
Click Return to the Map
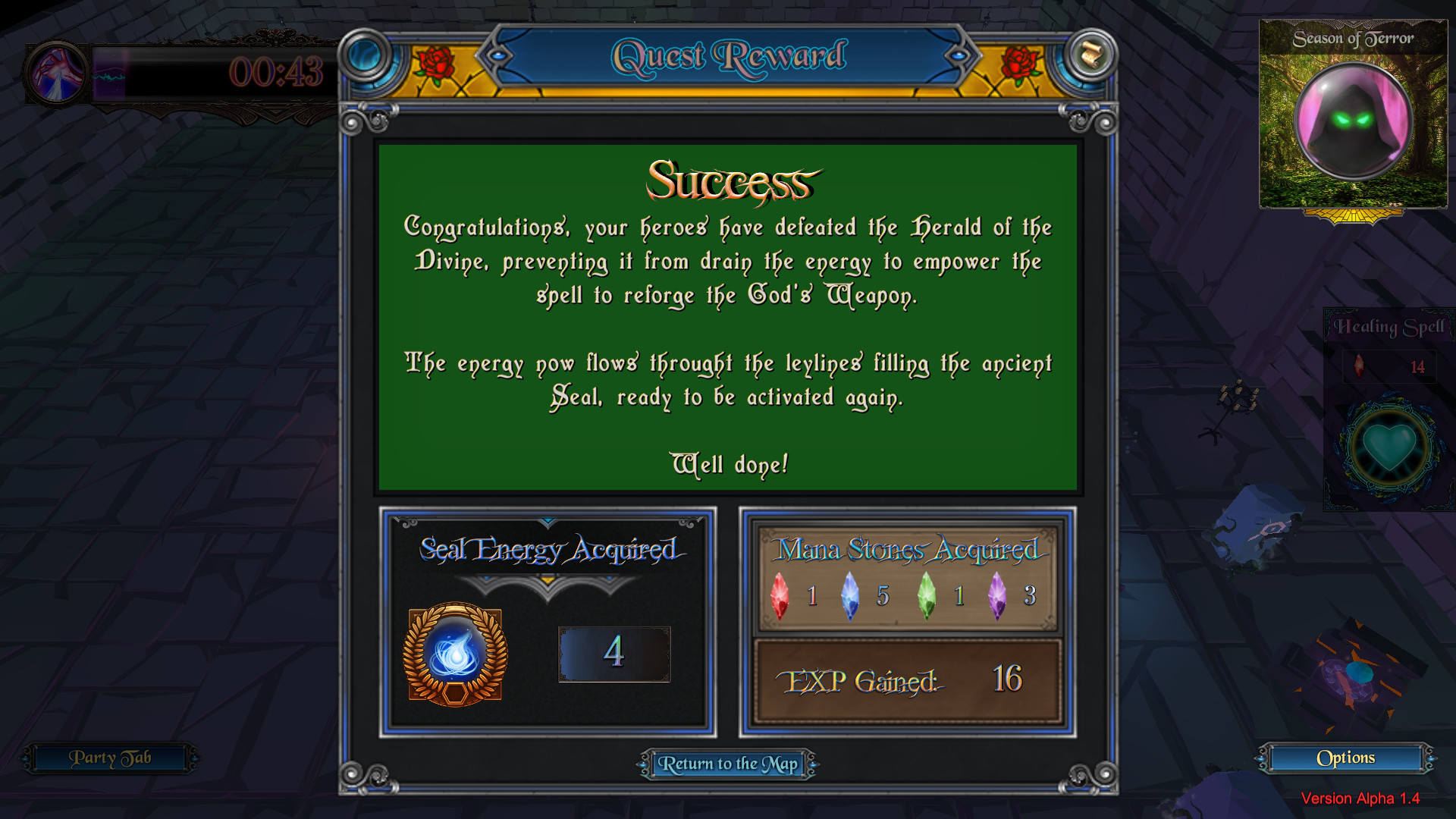coord(729,764)
